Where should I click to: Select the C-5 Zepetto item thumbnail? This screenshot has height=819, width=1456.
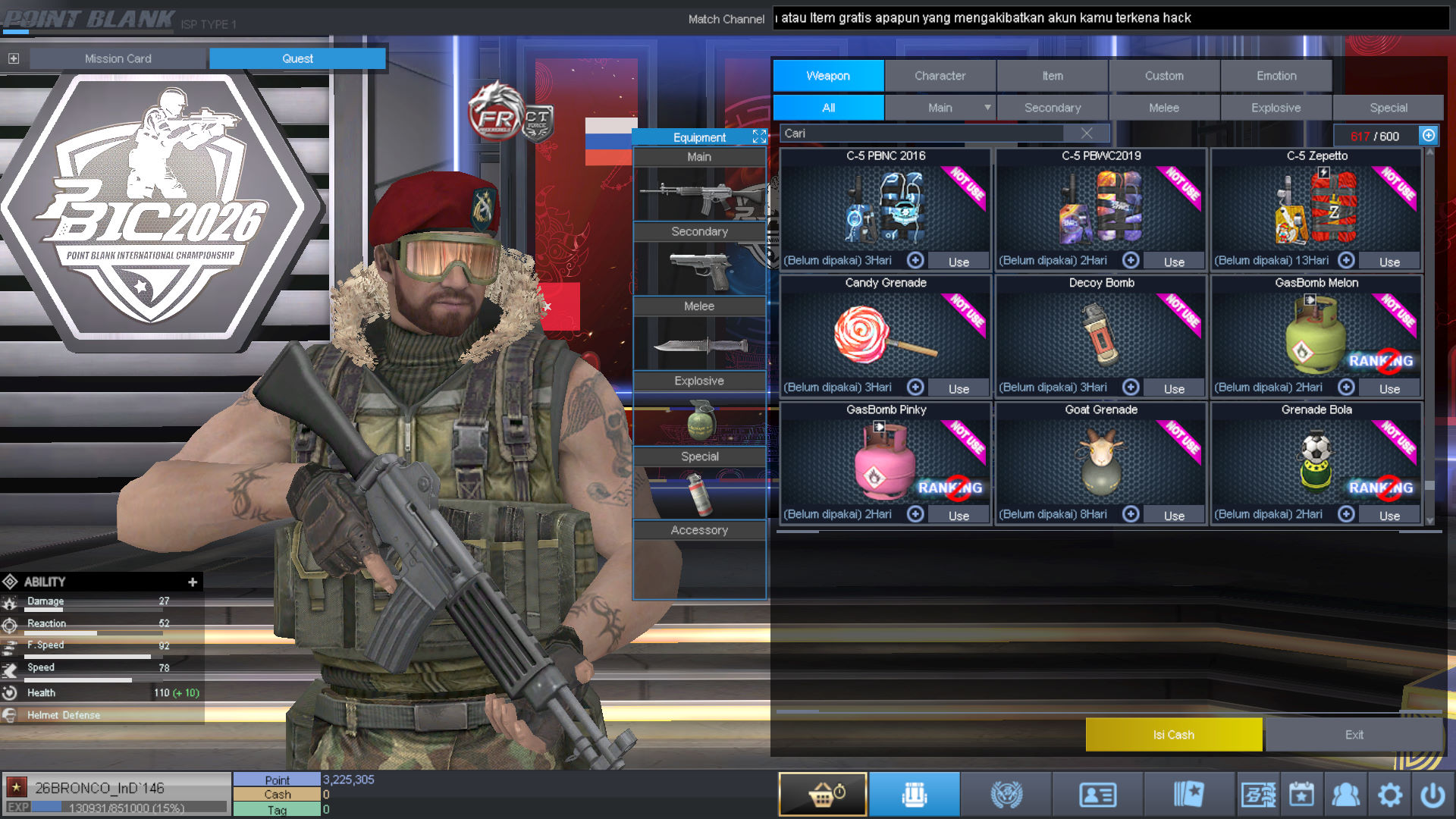pos(1316,206)
